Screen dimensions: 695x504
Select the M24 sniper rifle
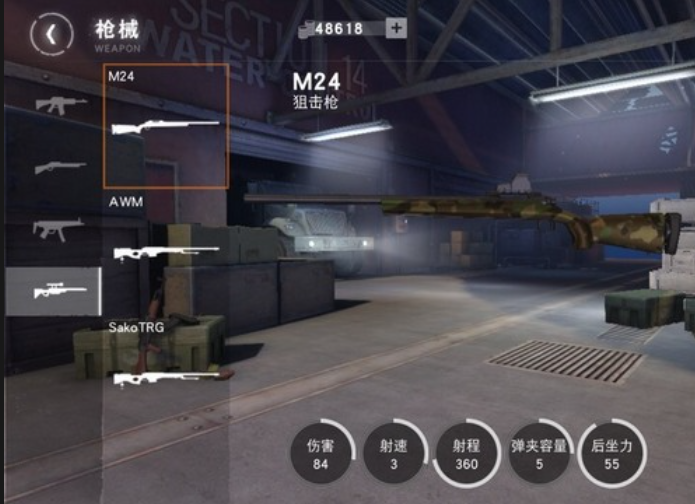(165, 126)
